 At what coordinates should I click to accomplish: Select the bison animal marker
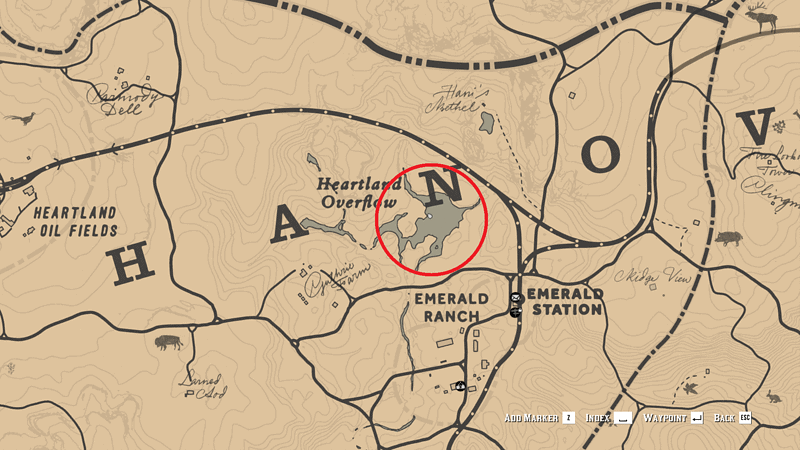point(168,343)
